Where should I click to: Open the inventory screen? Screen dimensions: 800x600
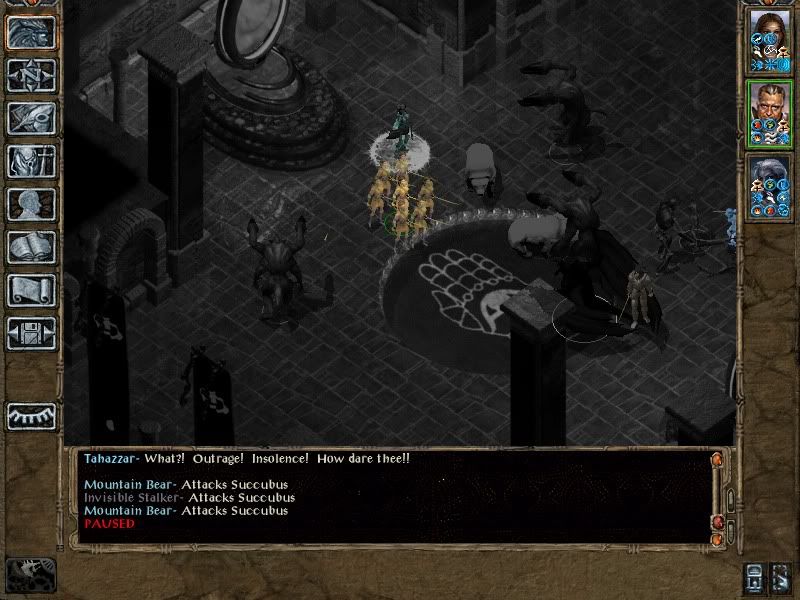coord(31,161)
